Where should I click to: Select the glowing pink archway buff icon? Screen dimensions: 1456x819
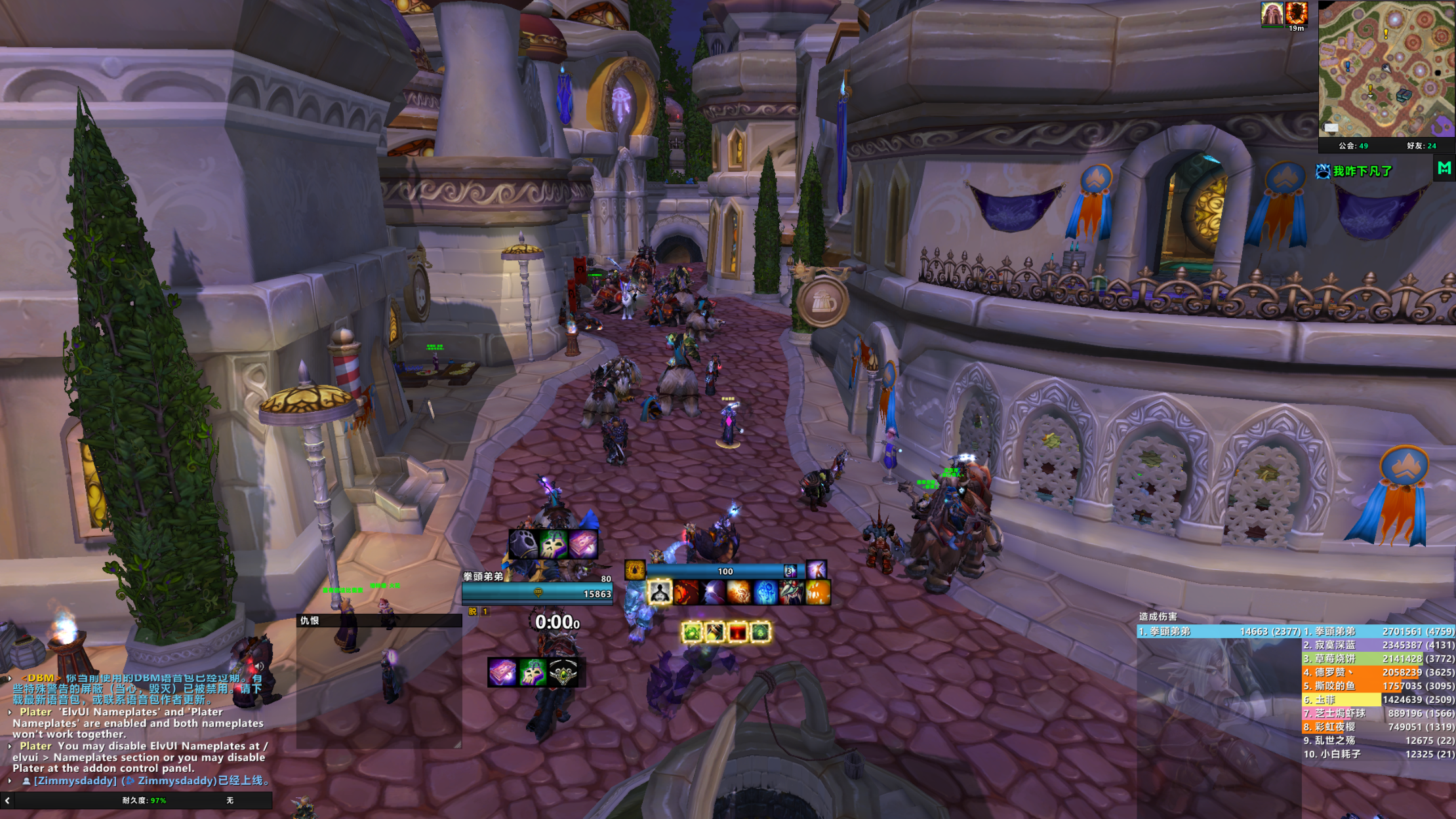[1272, 13]
